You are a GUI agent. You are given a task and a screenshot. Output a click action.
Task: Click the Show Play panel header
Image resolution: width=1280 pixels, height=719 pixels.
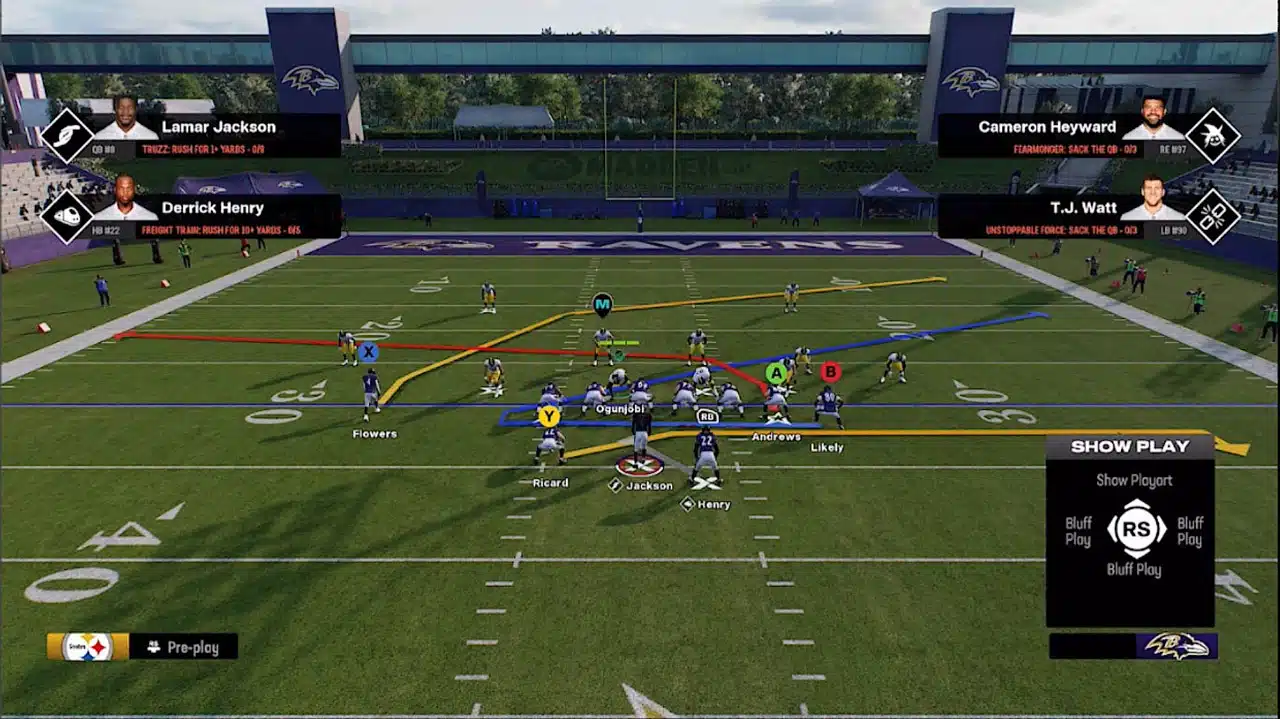click(1130, 447)
